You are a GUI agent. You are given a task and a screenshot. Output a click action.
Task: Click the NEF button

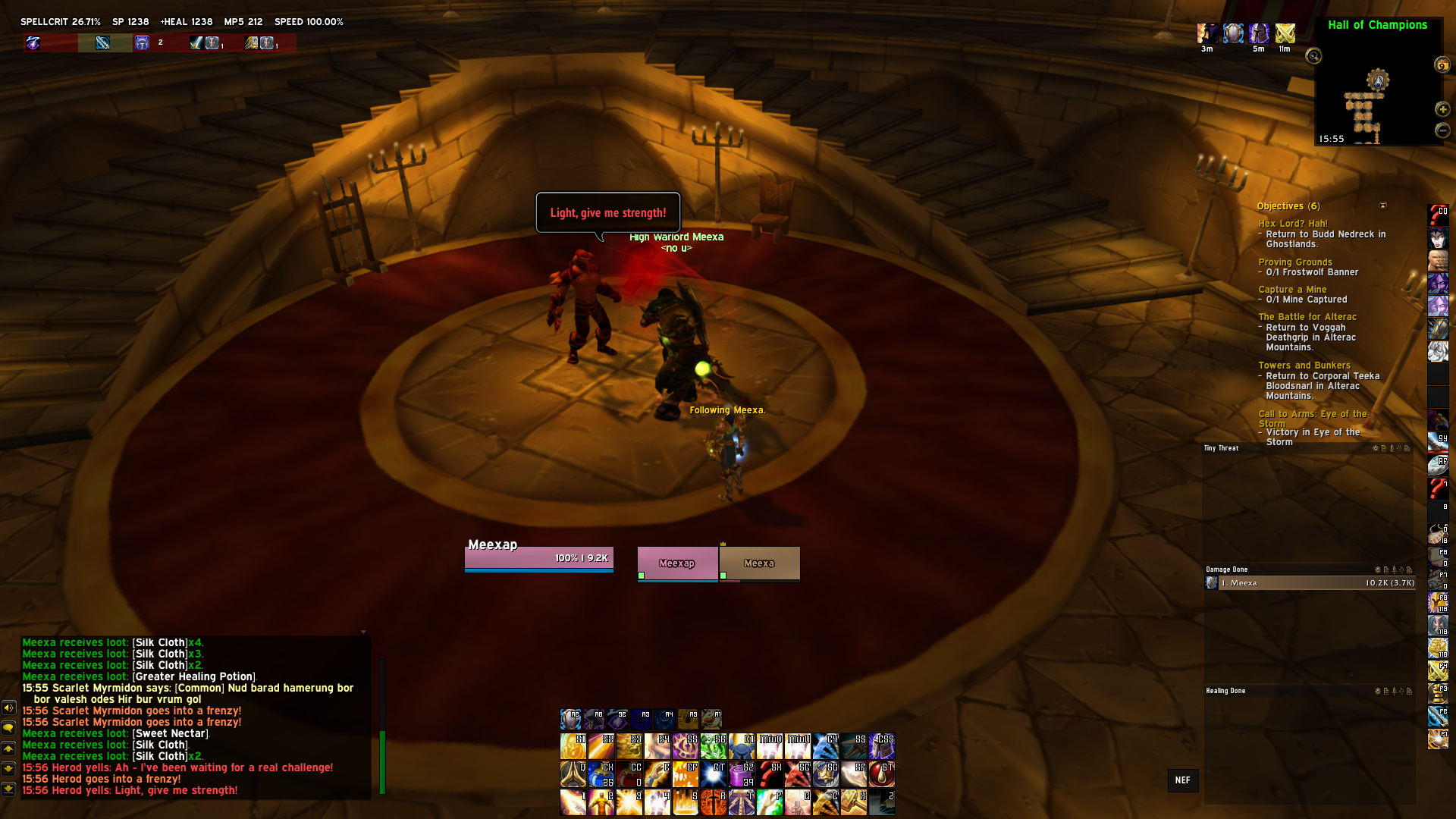pos(1182,780)
